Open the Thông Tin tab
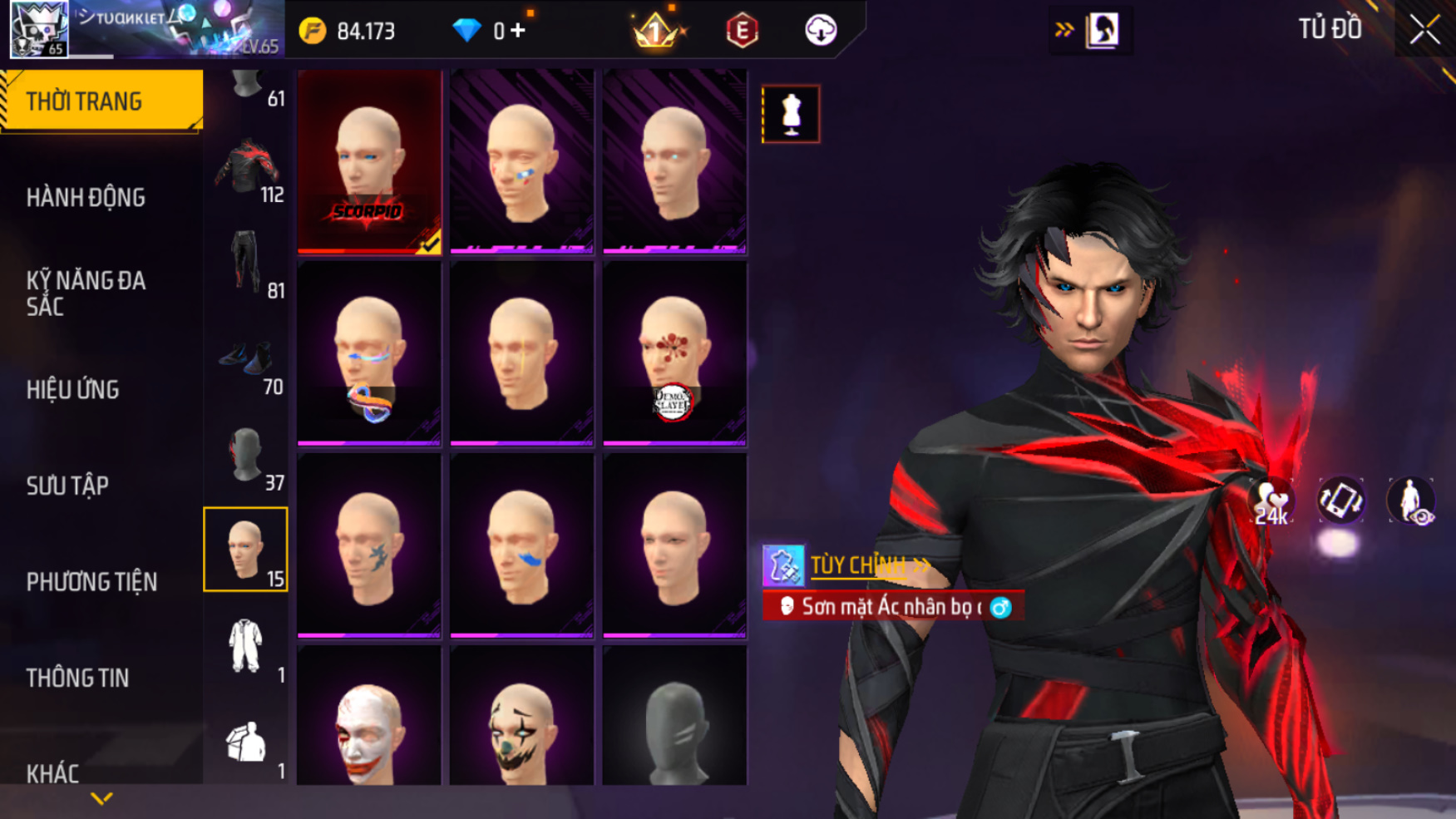 pyautogui.click(x=77, y=678)
